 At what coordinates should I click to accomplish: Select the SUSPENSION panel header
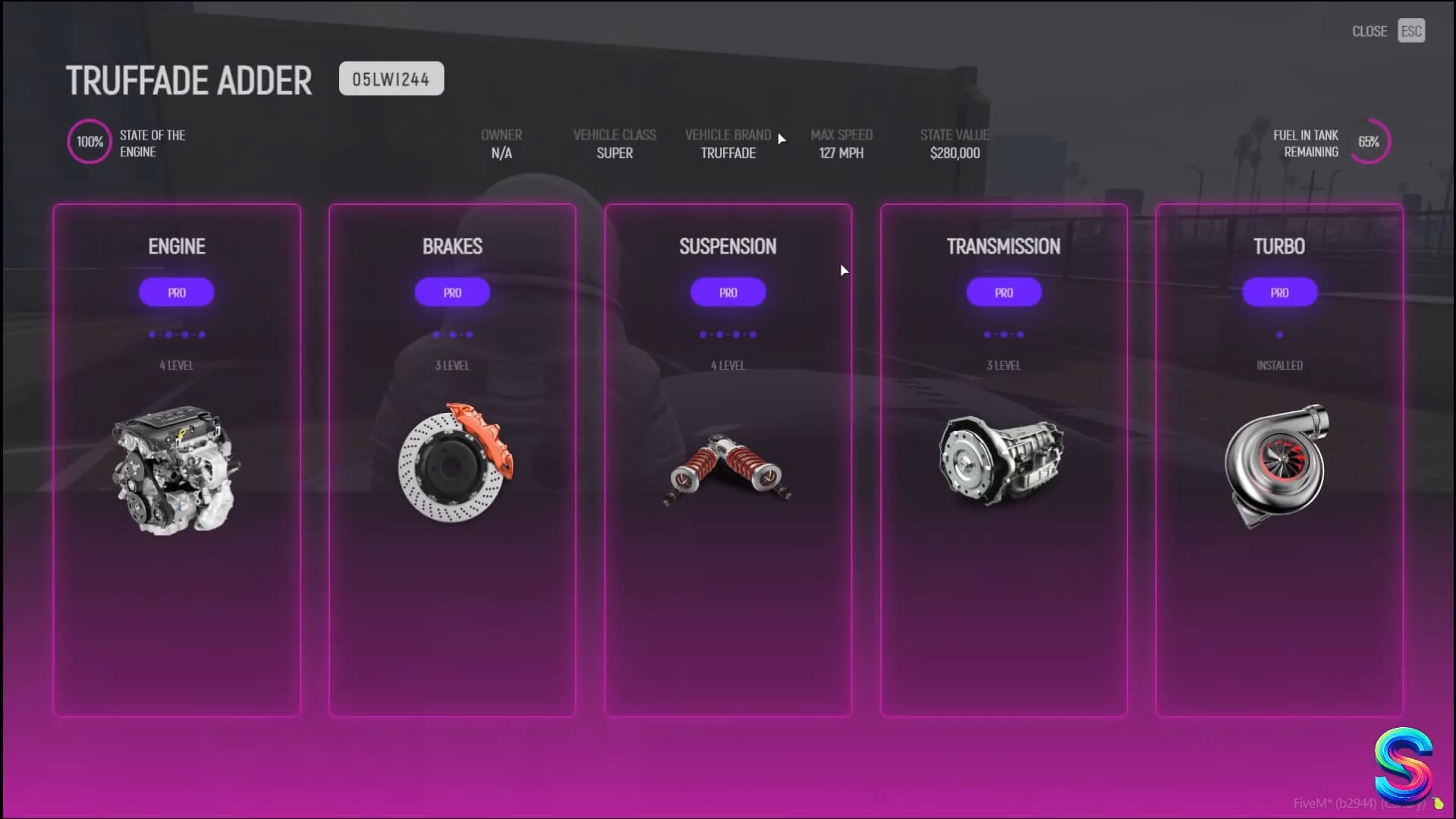click(728, 246)
